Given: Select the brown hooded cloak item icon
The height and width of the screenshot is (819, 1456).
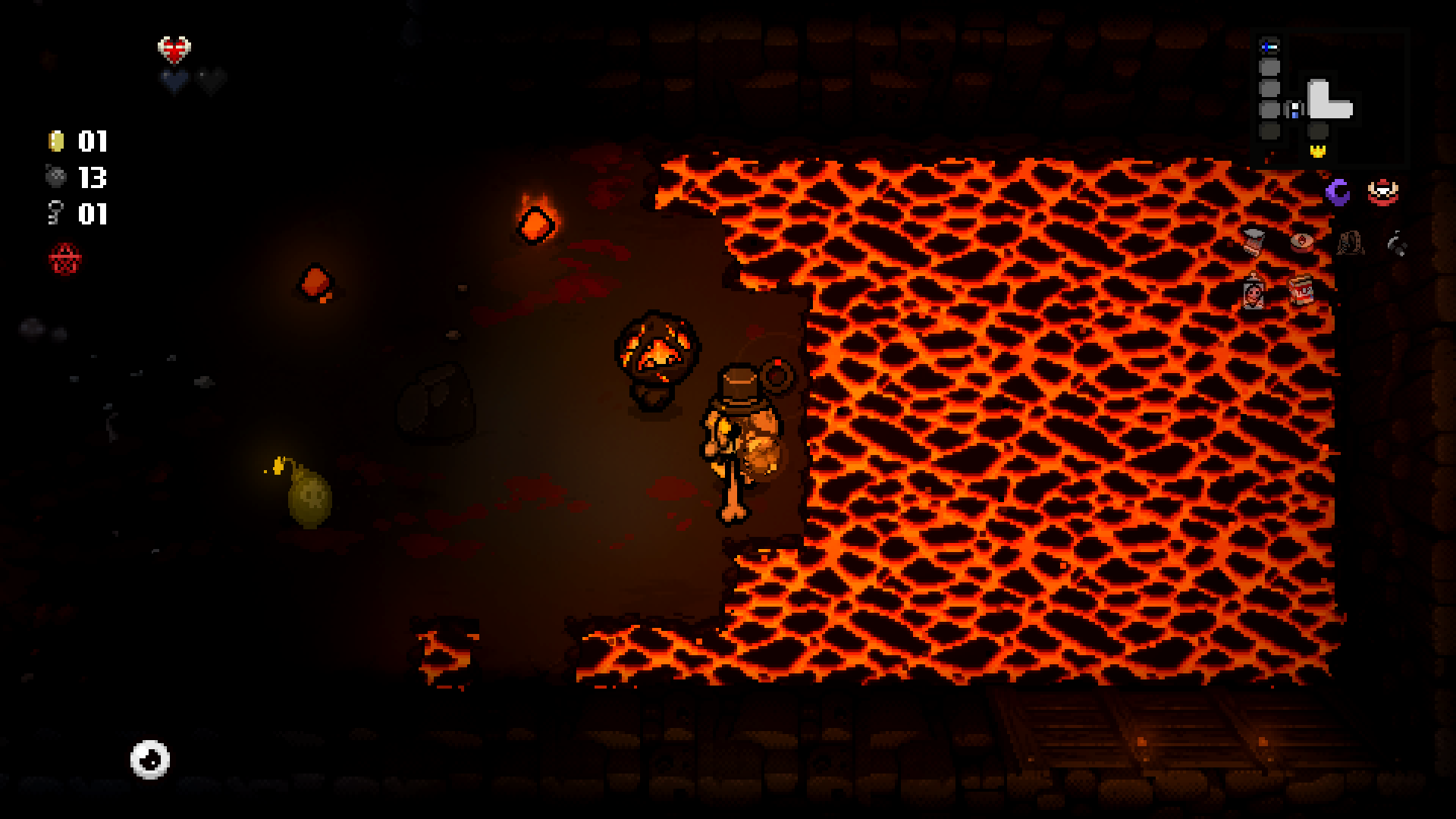Looking at the screenshot, I should pos(1350,243).
